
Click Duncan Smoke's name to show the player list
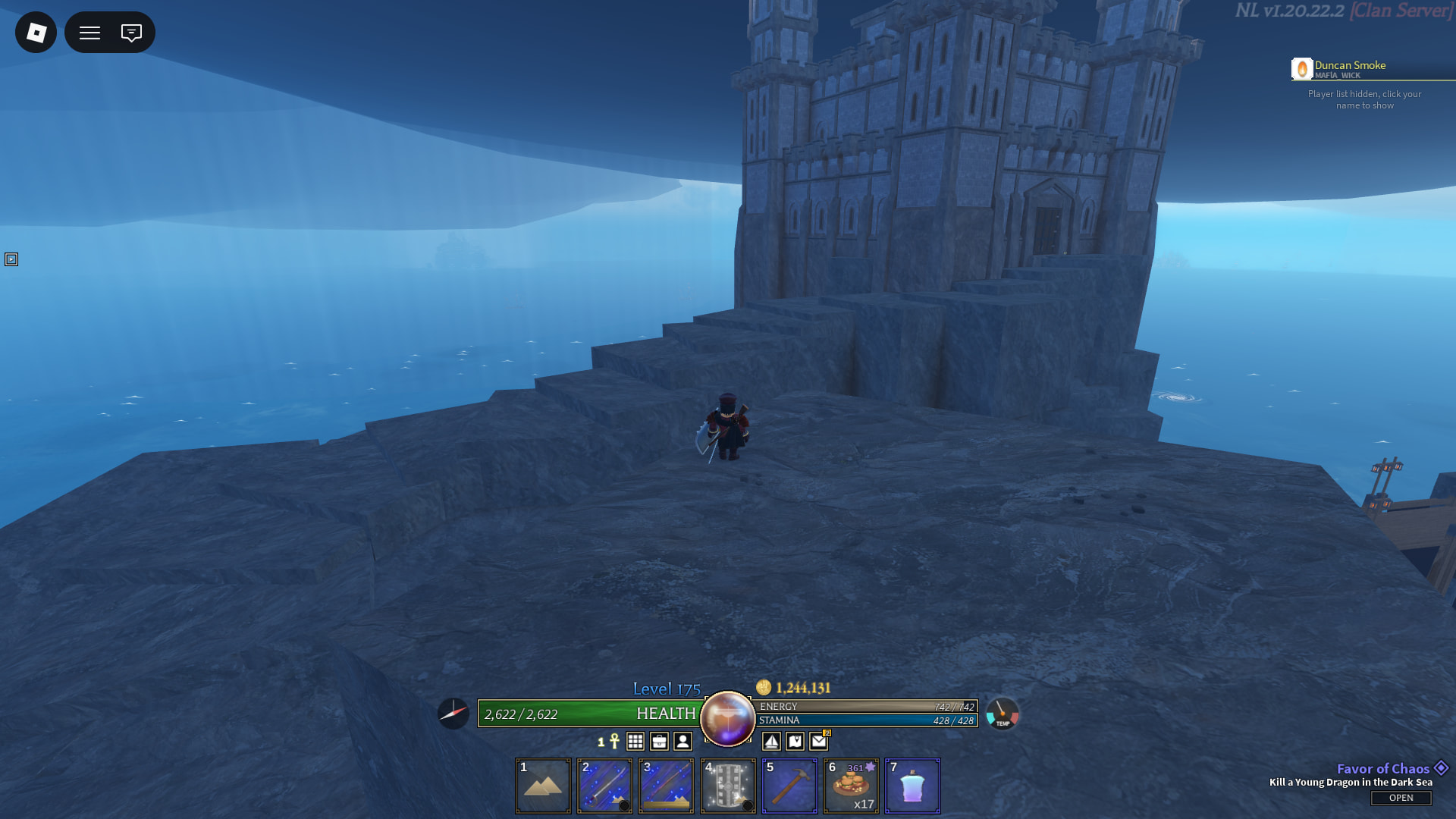coord(1350,66)
